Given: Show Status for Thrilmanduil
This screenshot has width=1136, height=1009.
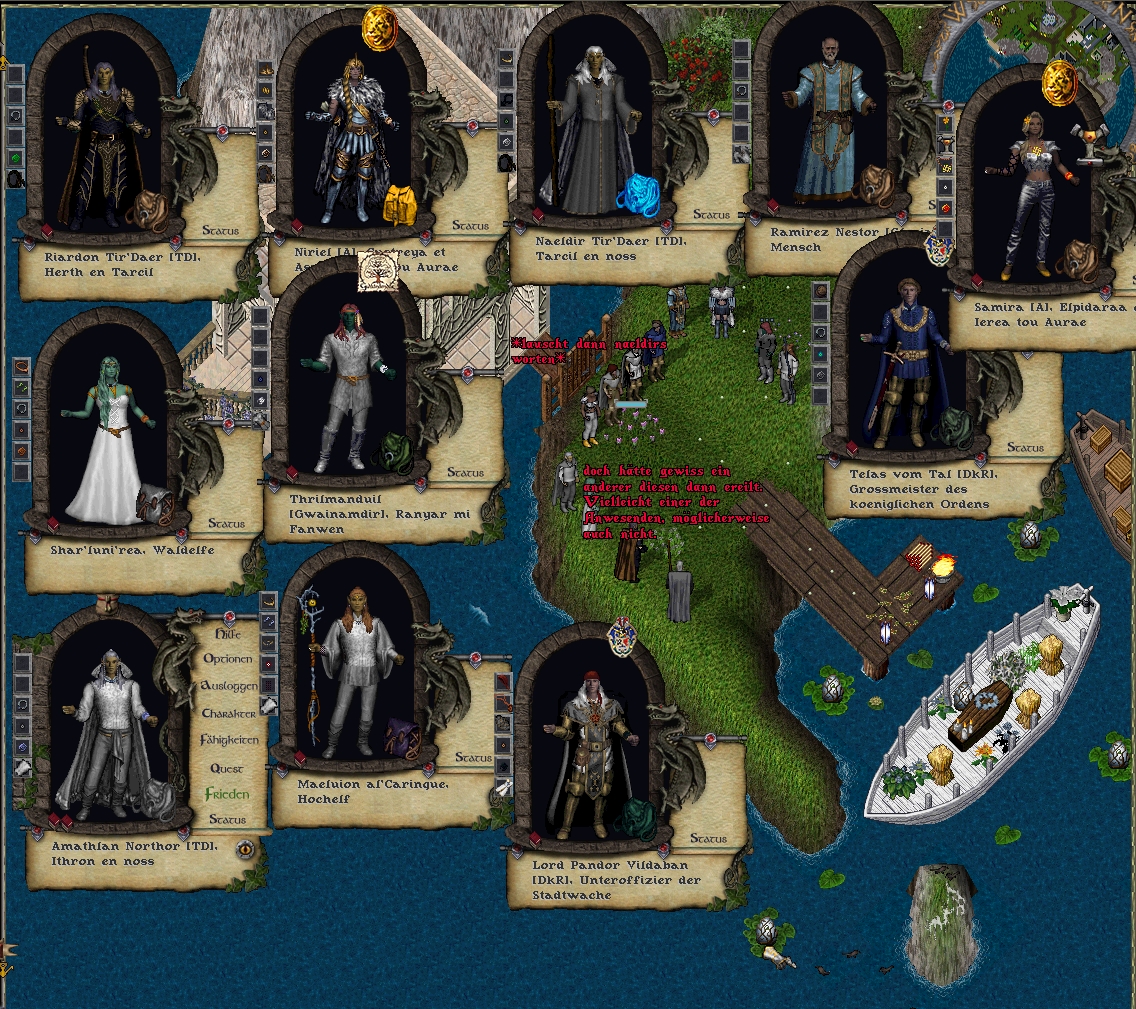Looking at the screenshot, I should (465, 473).
